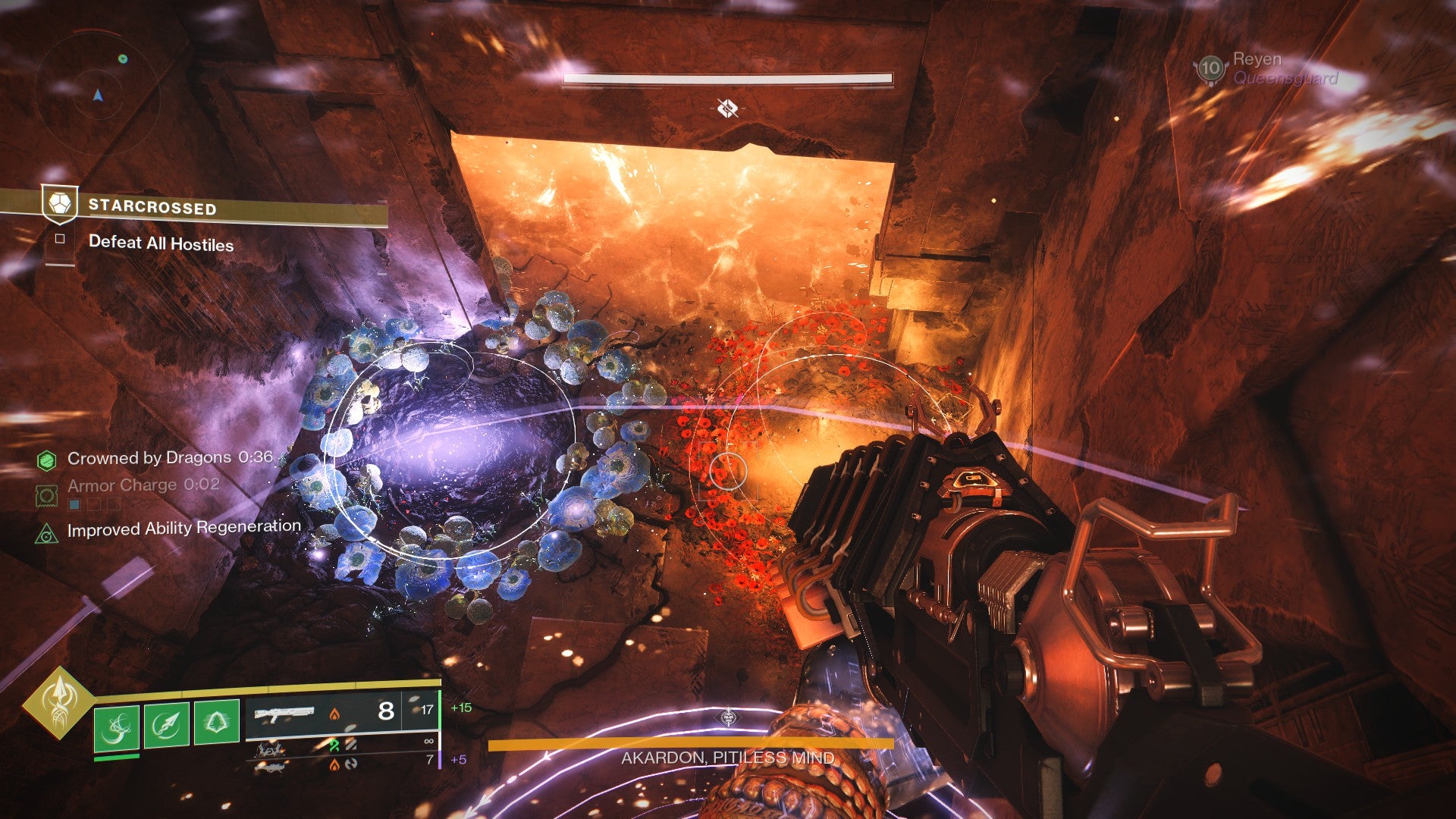Select fireteam member Reyen's nameplate
Viewport: 1456px width, 819px height.
click(x=1266, y=69)
